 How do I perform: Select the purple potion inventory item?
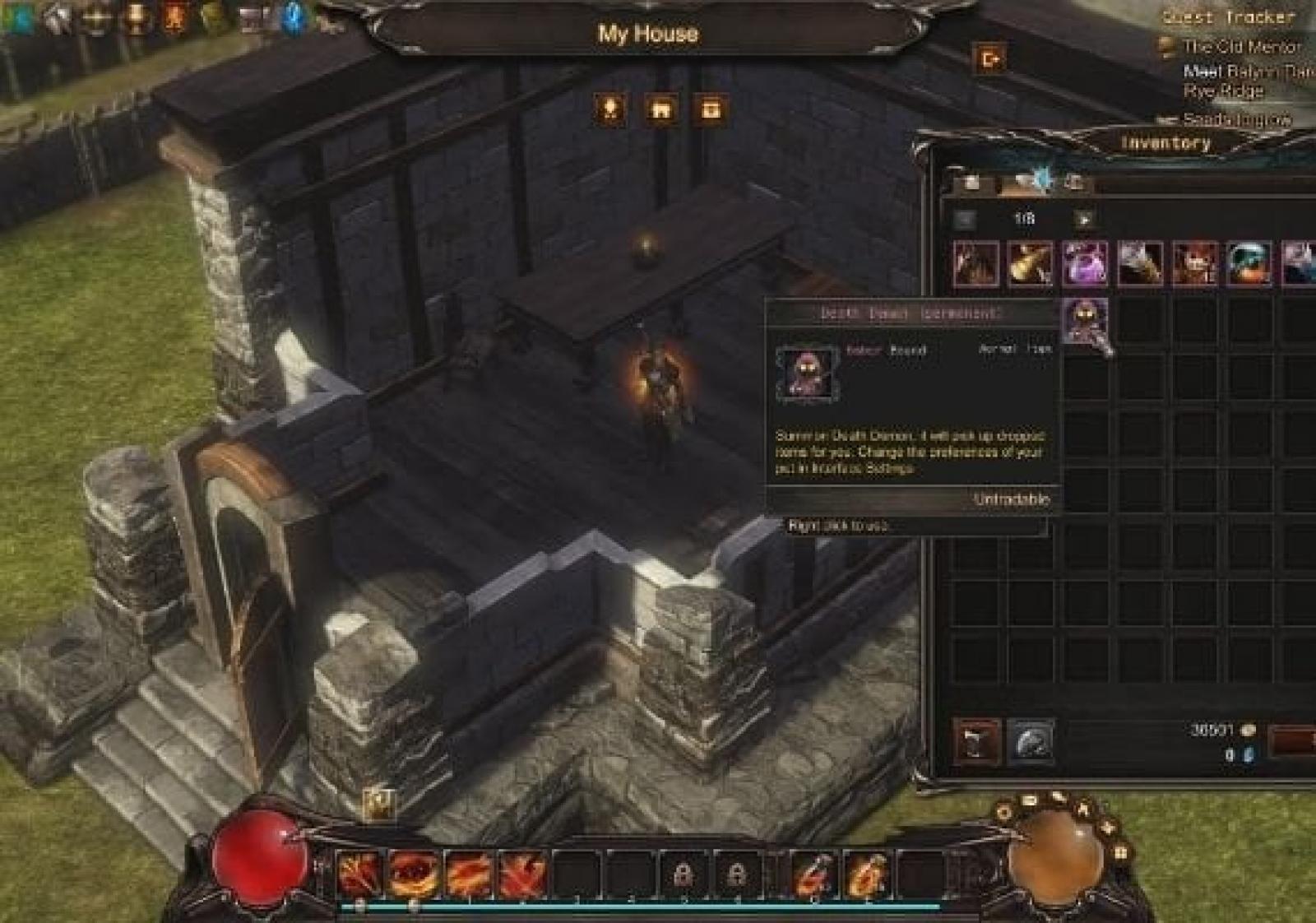(1085, 264)
